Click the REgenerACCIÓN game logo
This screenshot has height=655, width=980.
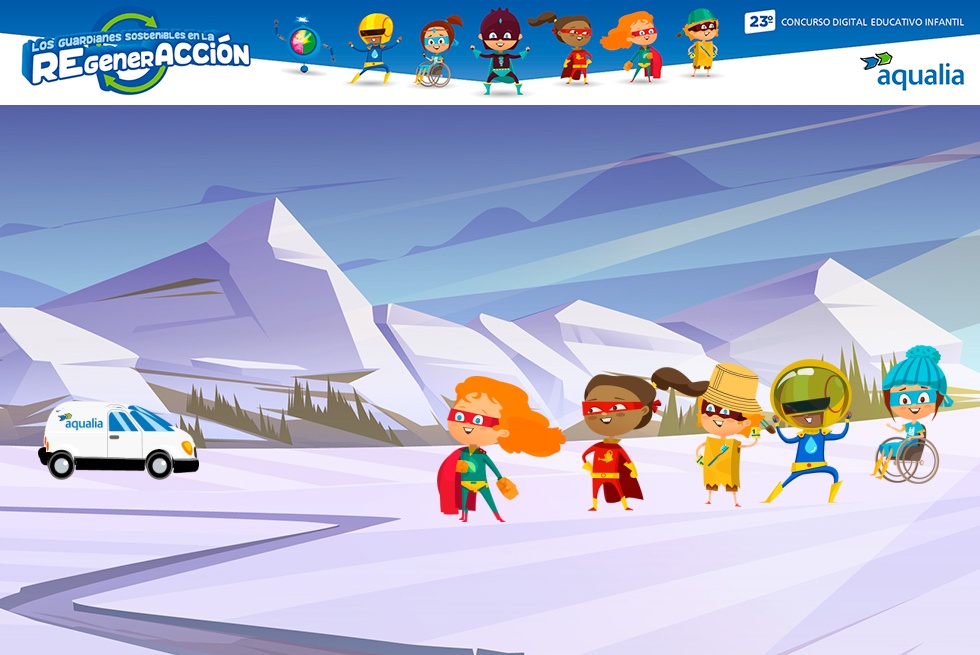[136, 55]
